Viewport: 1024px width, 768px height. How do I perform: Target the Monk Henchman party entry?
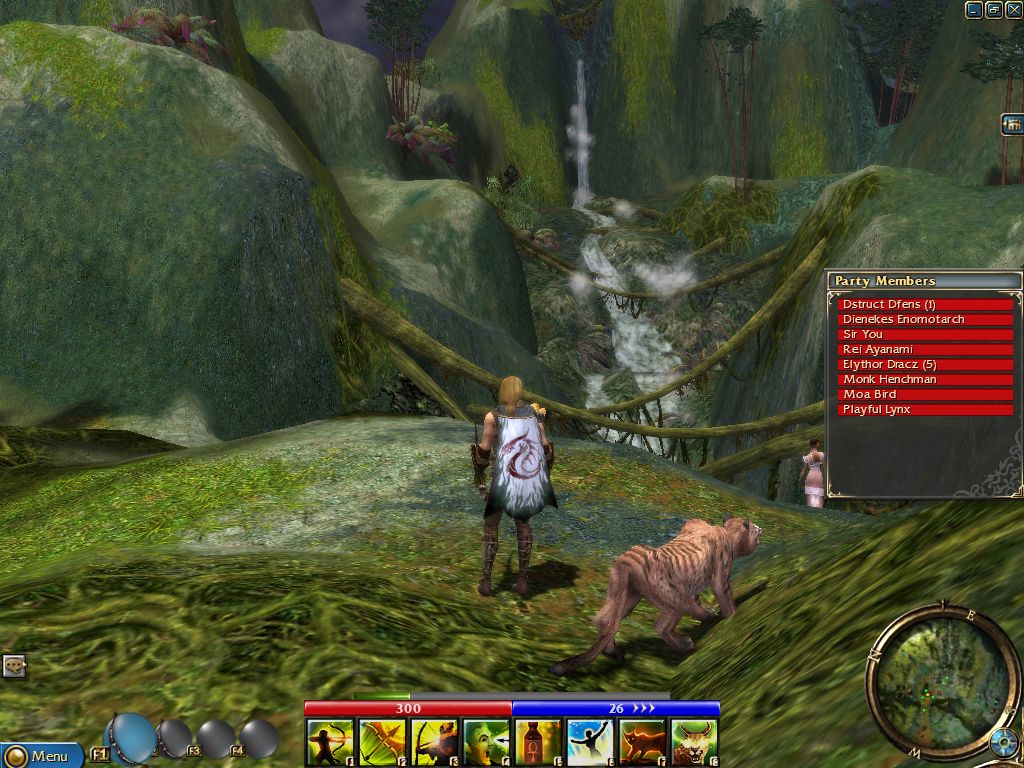[x=925, y=379]
